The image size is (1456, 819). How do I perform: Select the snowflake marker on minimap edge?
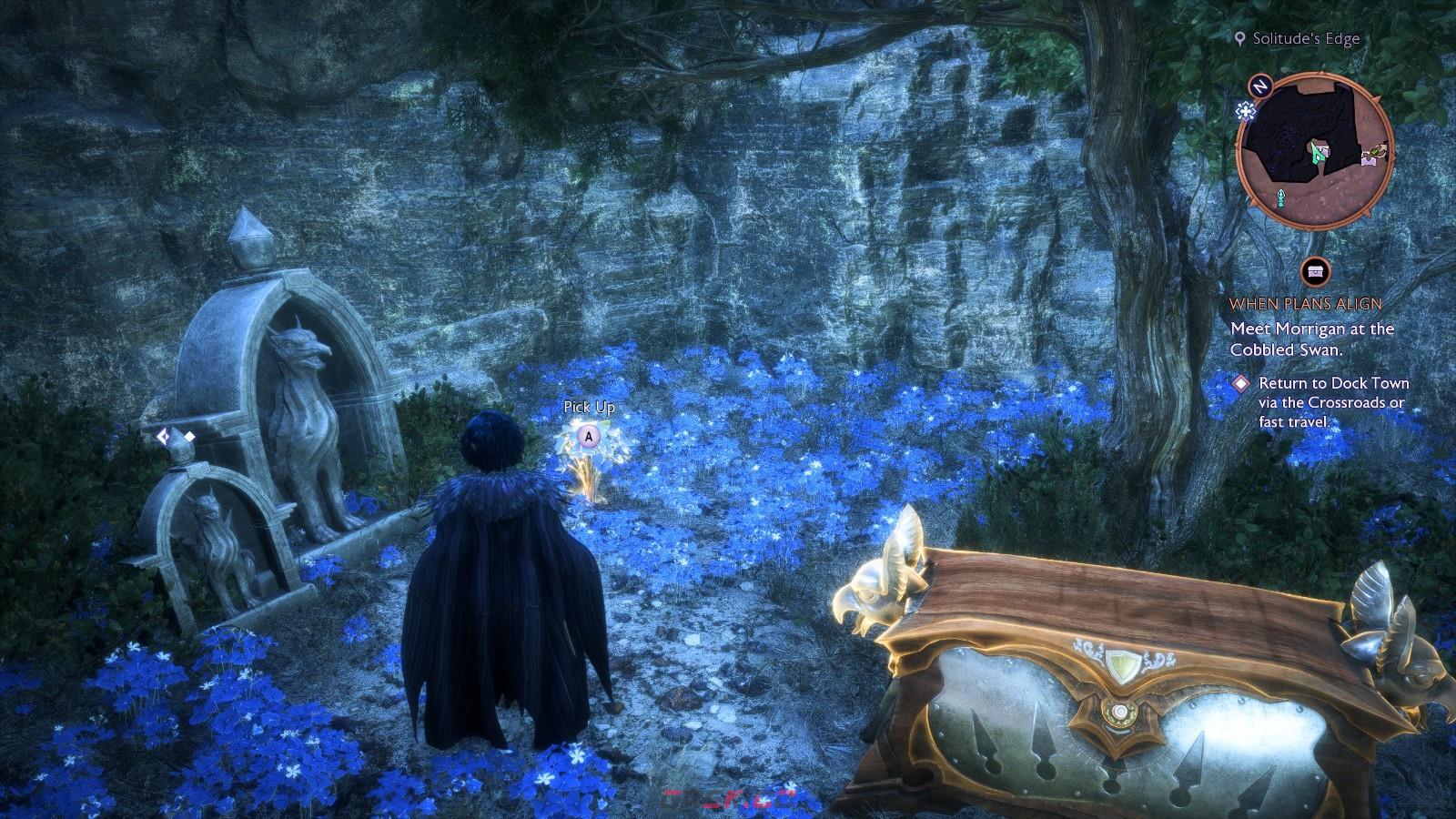coord(1245,111)
